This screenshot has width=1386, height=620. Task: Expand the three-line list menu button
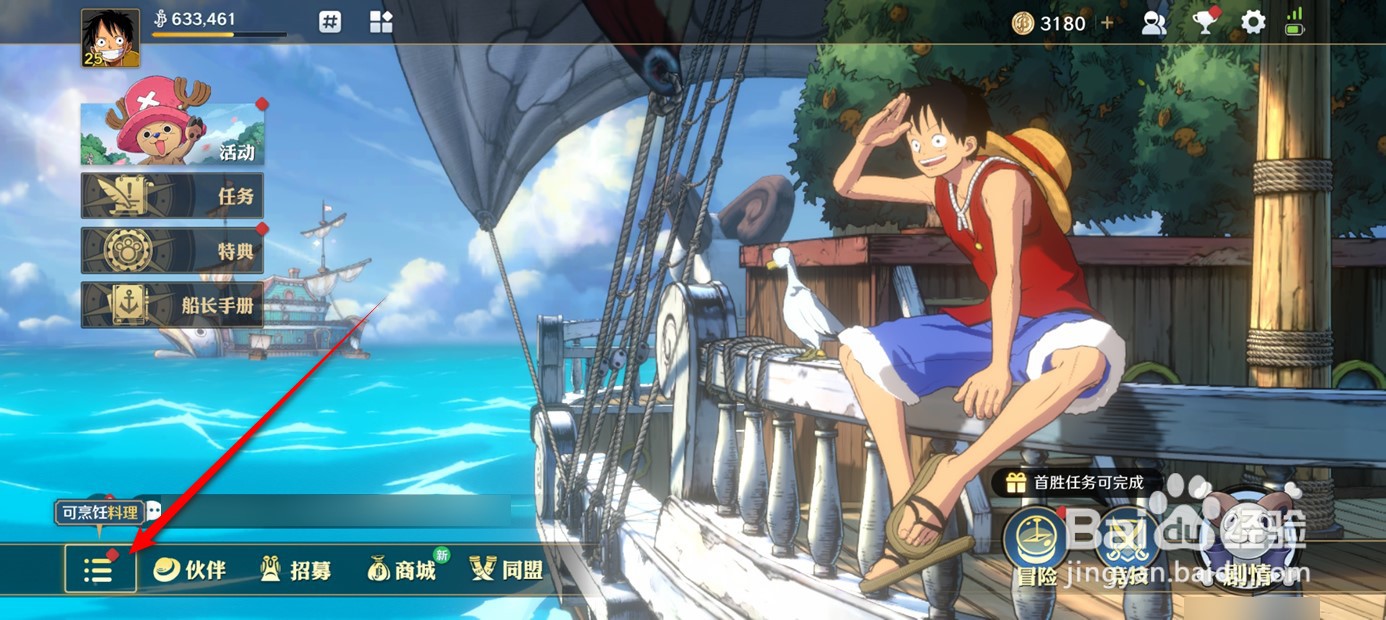(x=100, y=570)
